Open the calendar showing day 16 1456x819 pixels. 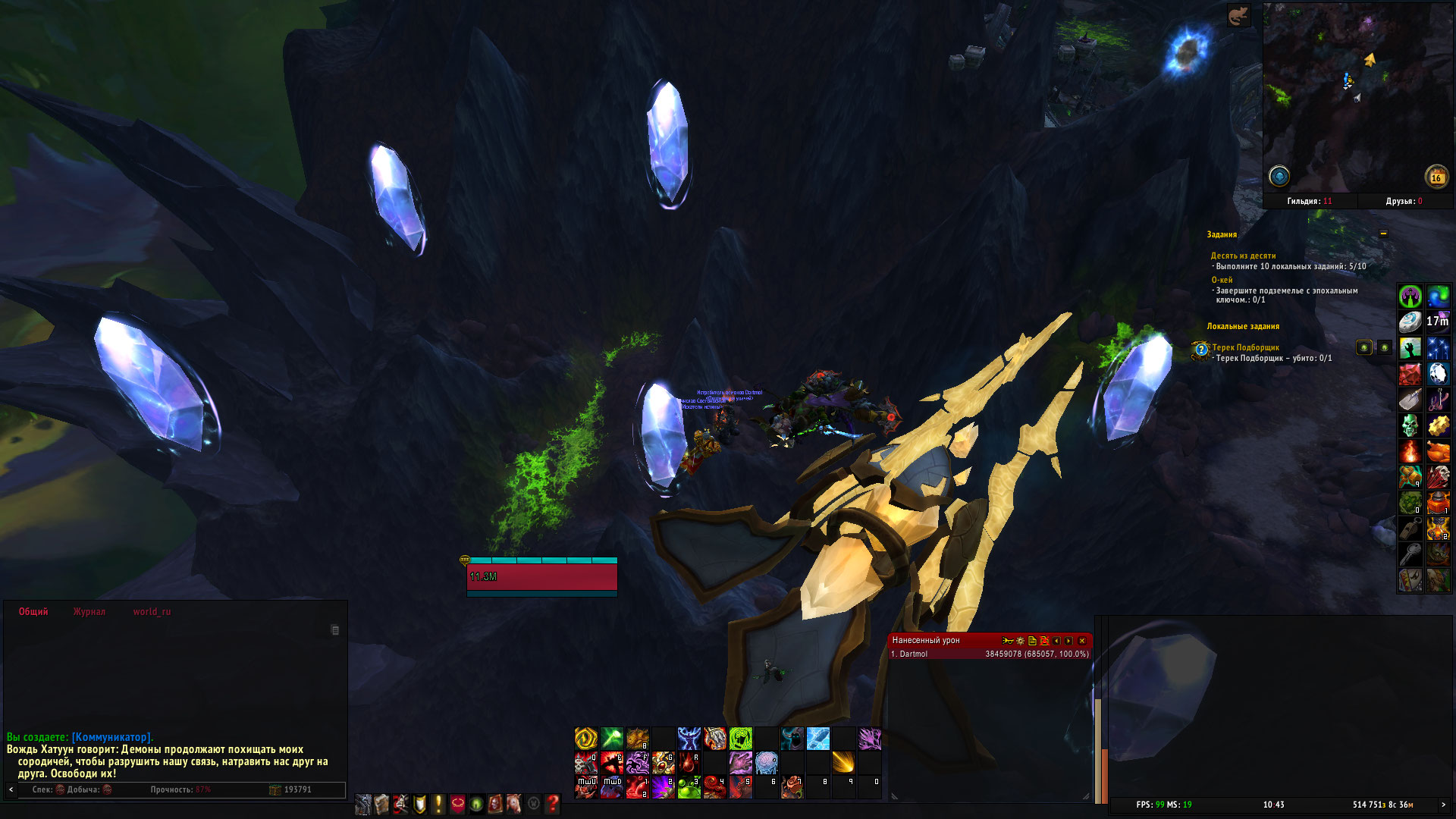pos(1436,177)
